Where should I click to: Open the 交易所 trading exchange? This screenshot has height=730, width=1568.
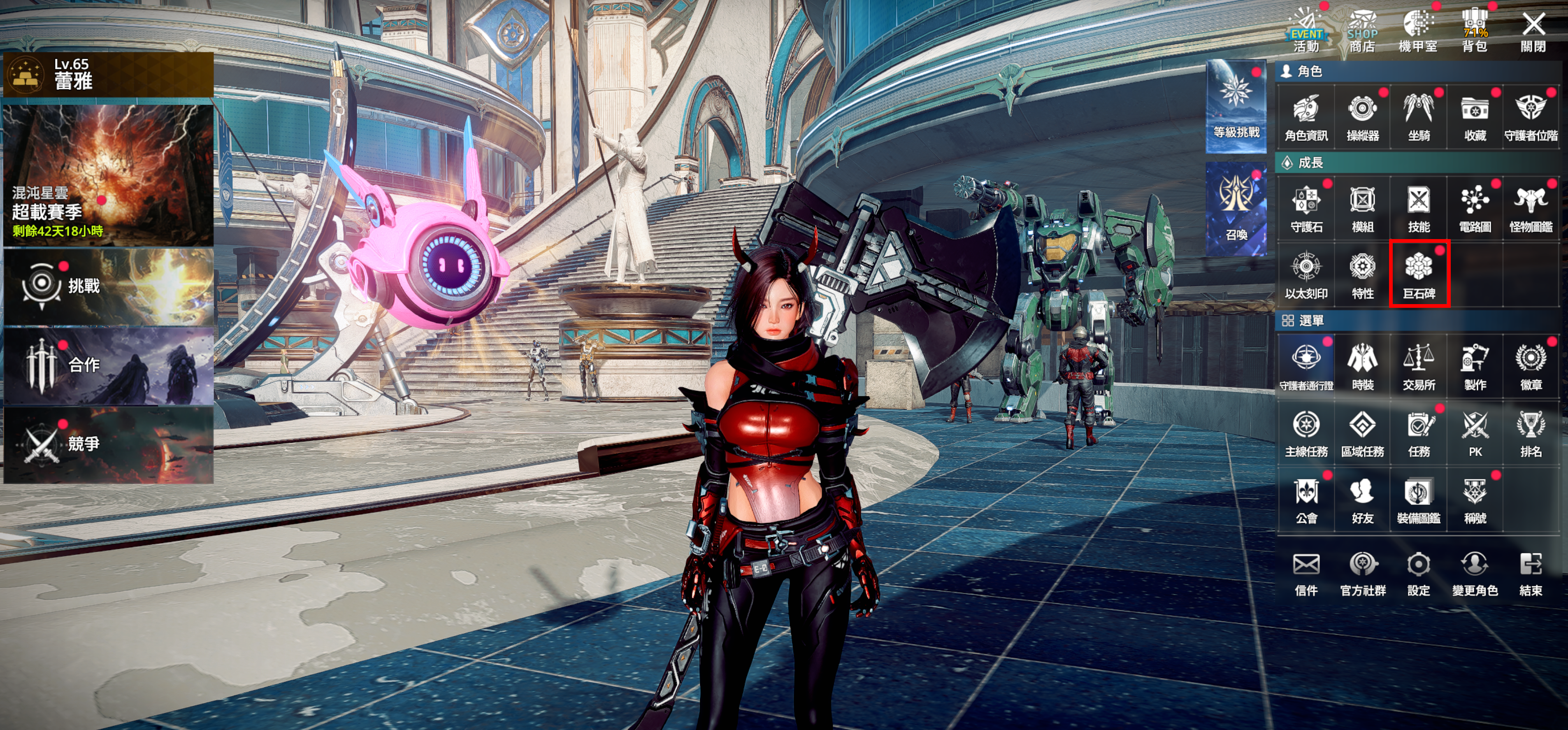click(1419, 366)
